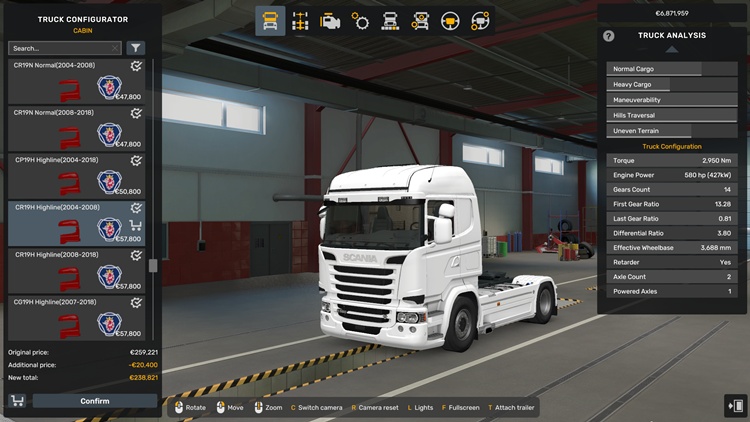Open the Truck Analysis help icon

(x=609, y=36)
